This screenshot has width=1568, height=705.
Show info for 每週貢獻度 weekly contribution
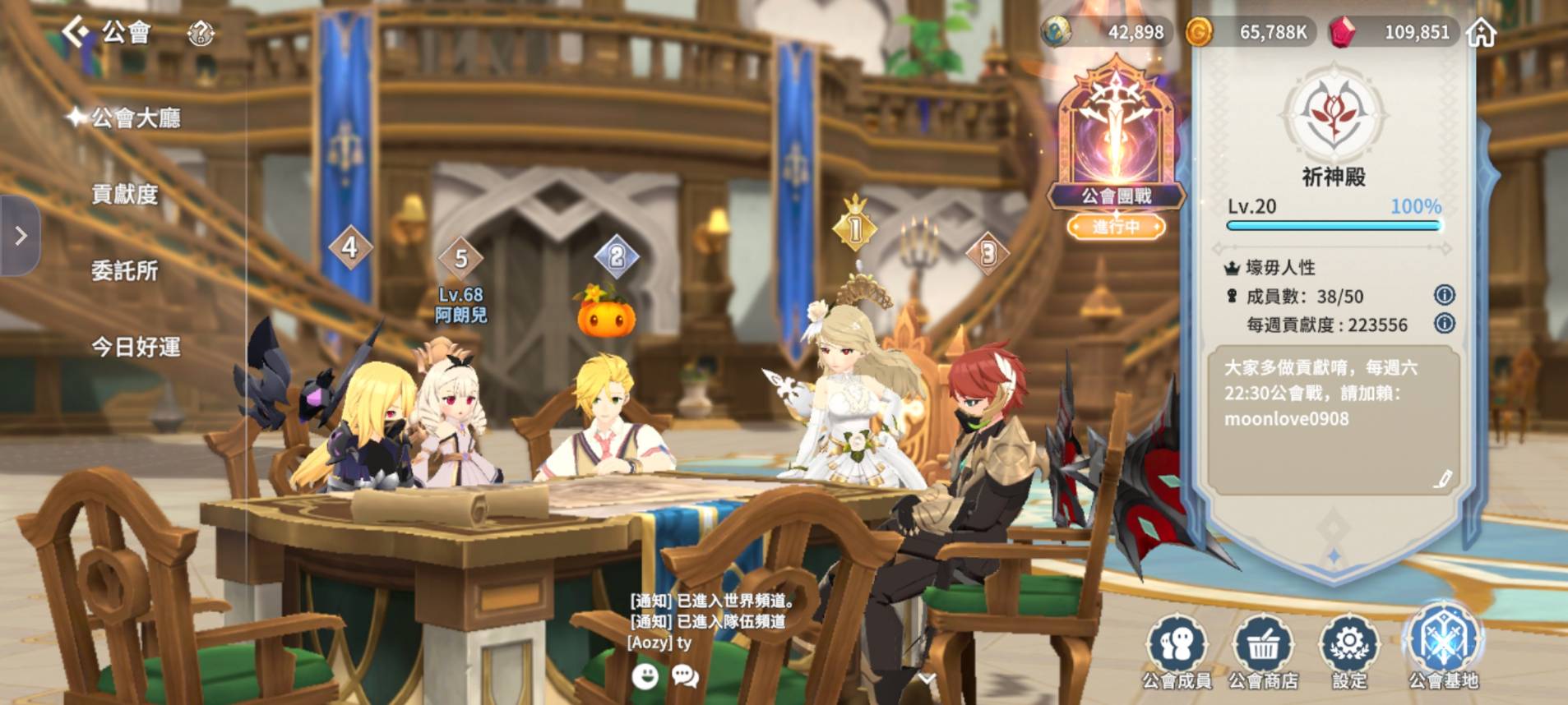1444,324
